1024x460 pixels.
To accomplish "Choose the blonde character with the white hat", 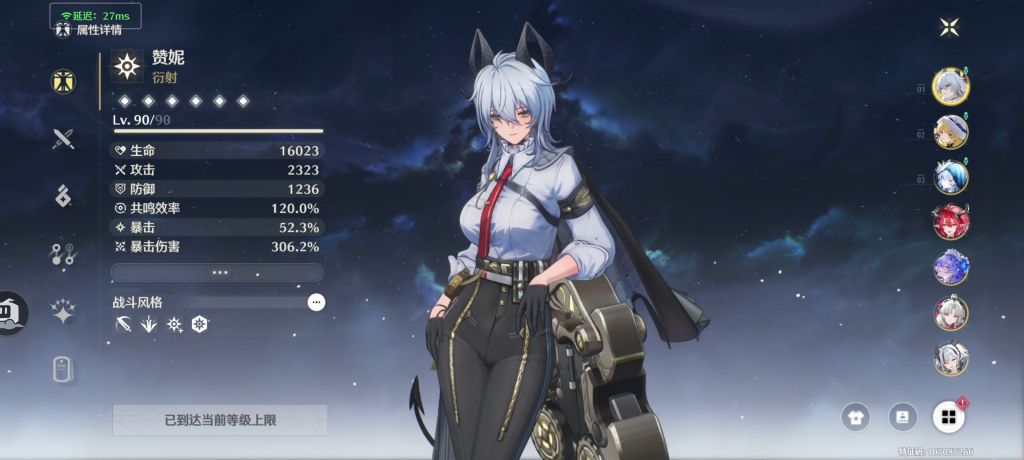I will (x=950, y=131).
